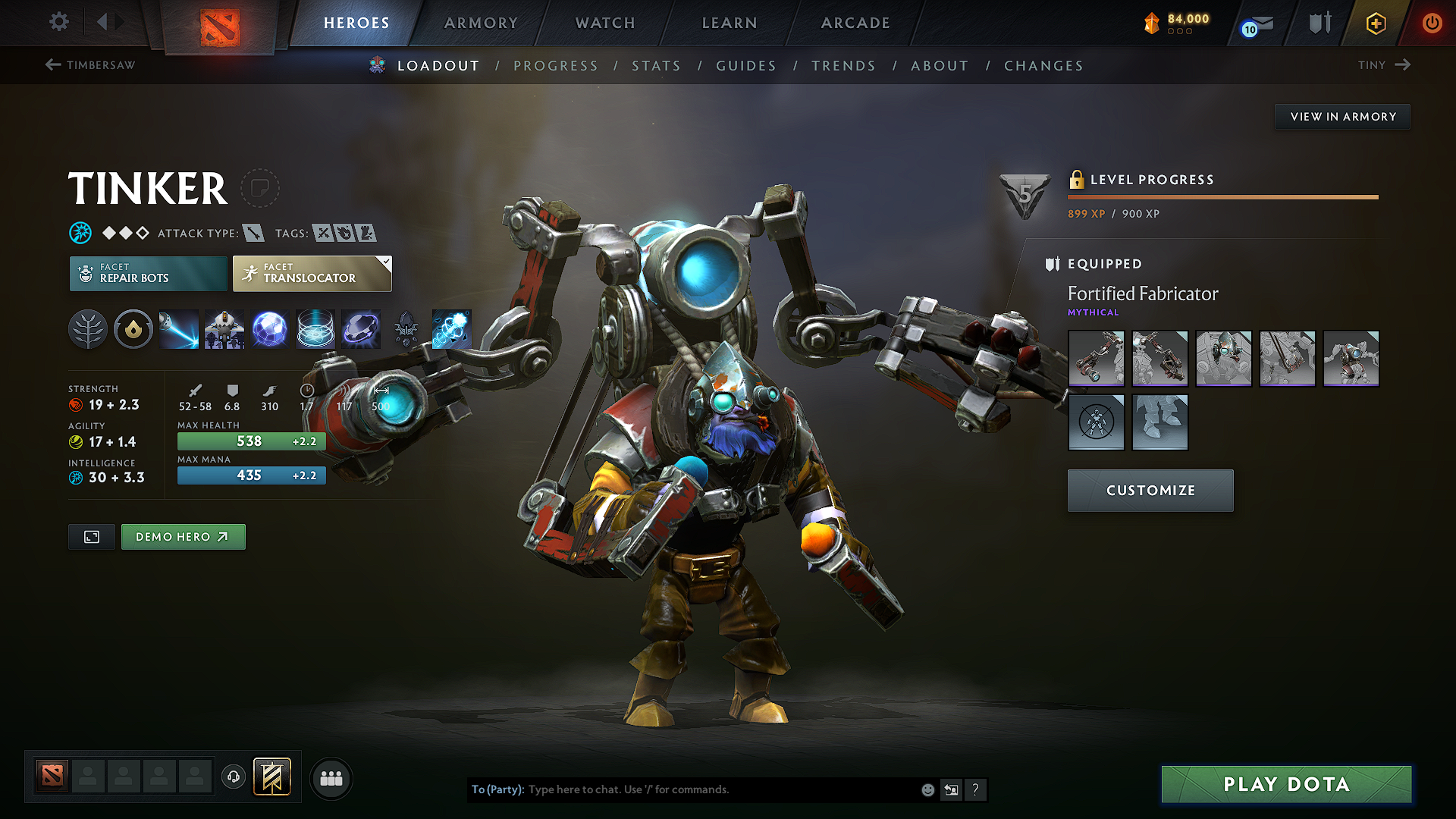
Task: Click the headset voice chat icon
Action: tap(234, 778)
